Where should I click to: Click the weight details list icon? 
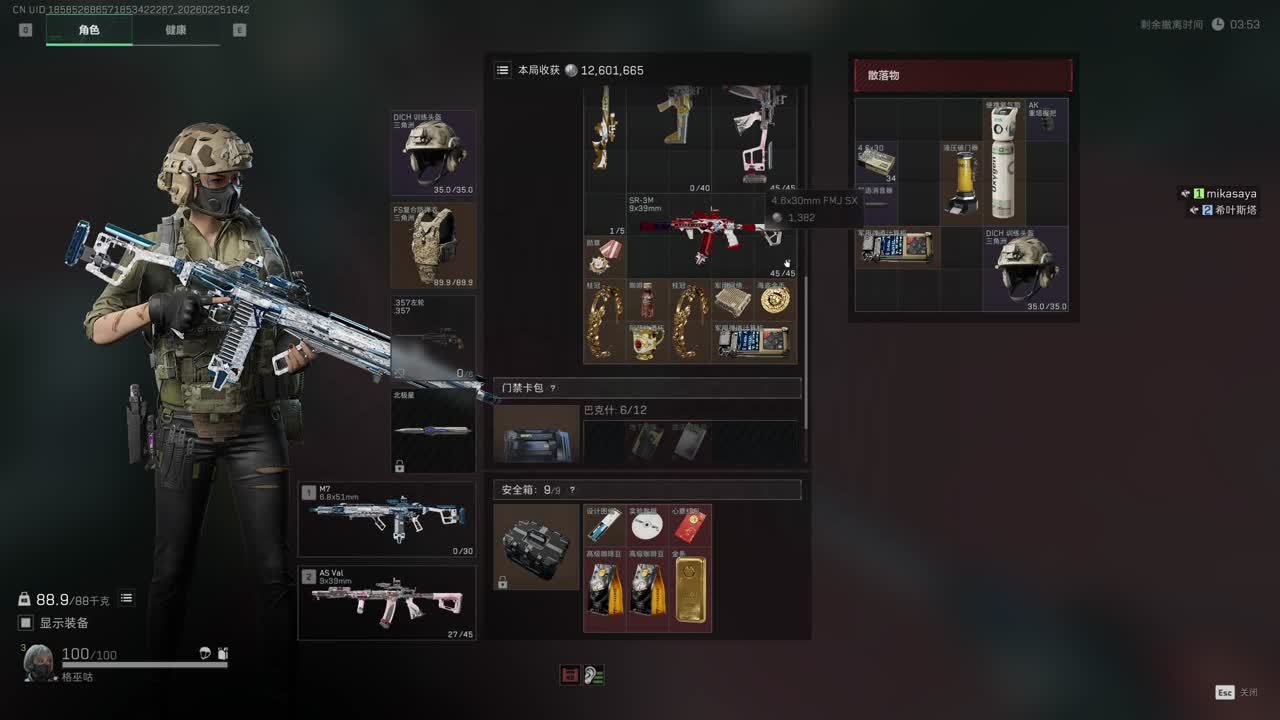click(x=127, y=599)
